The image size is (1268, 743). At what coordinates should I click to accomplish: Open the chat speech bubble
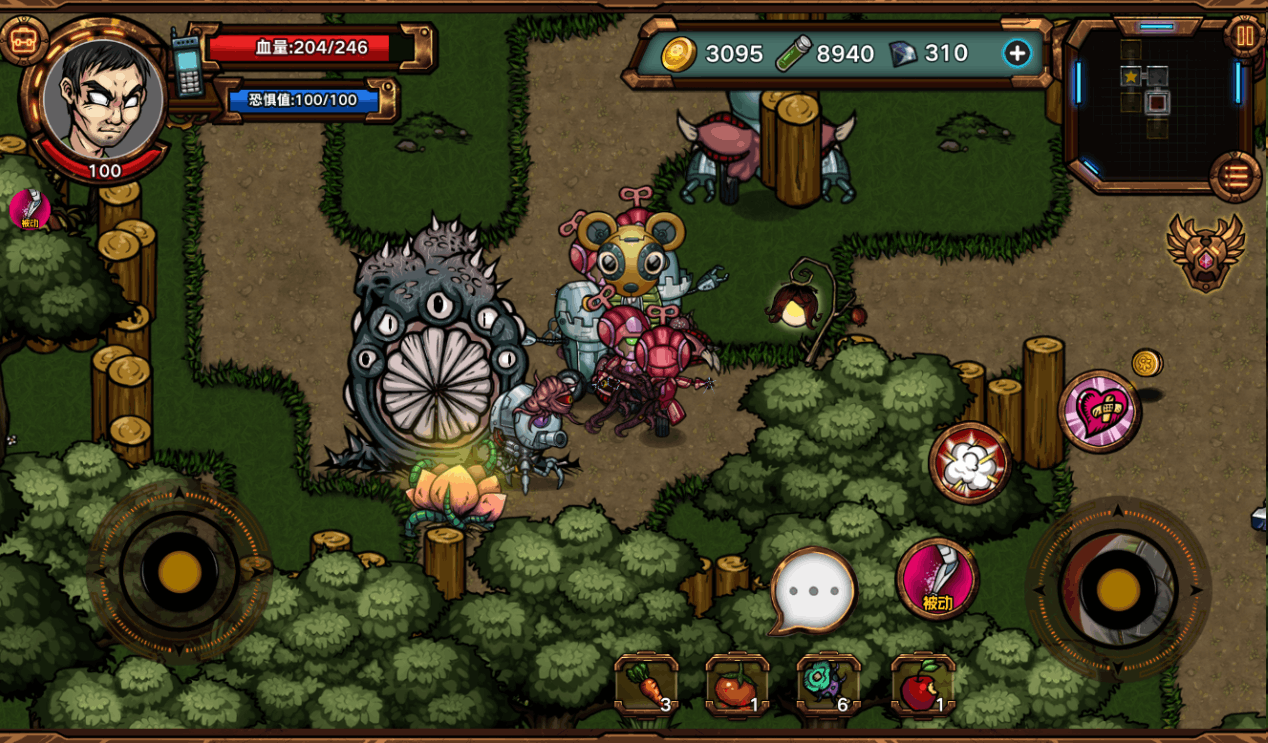point(814,590)
